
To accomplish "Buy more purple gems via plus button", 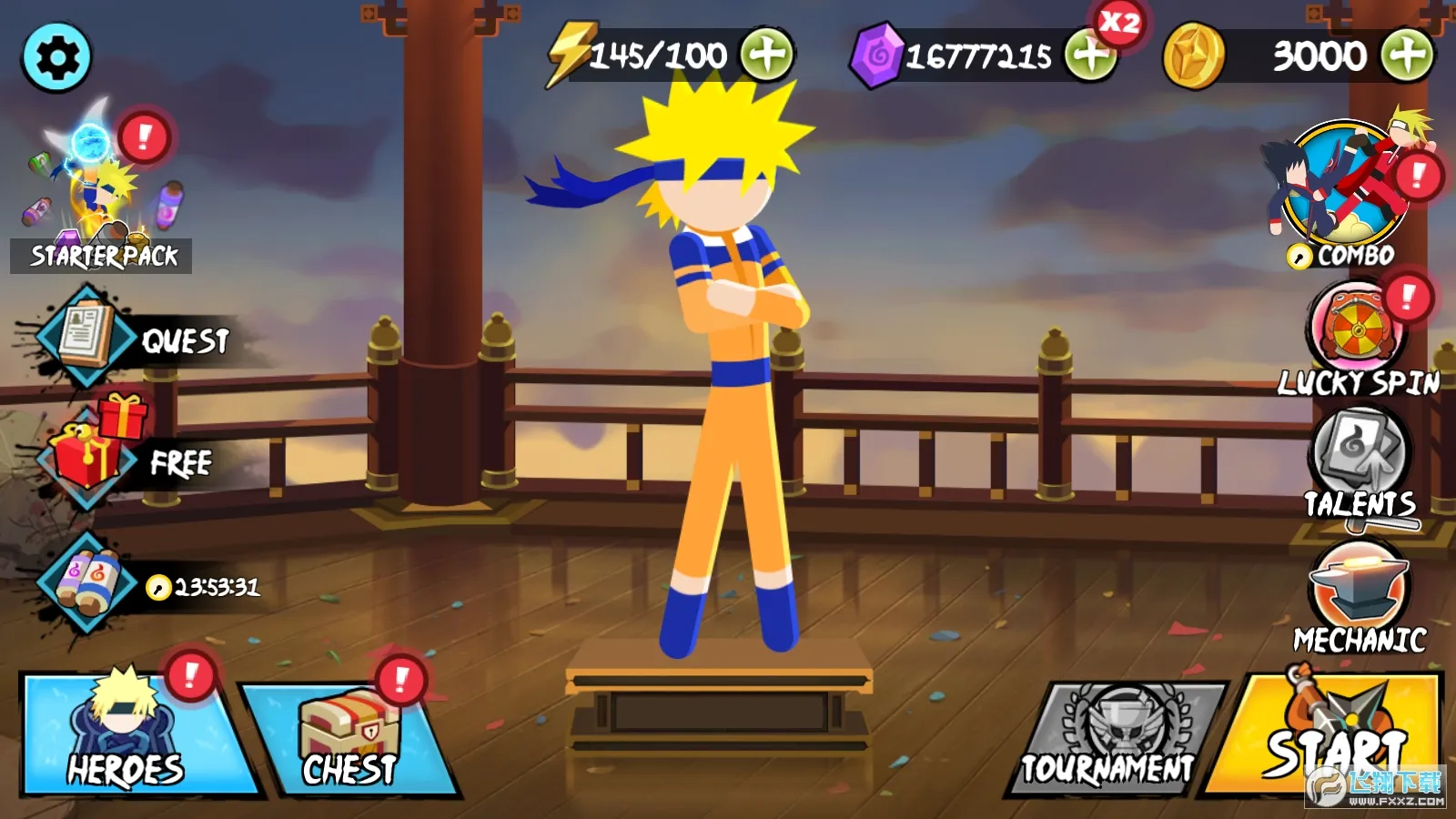I will click(x=1090, y=56).
